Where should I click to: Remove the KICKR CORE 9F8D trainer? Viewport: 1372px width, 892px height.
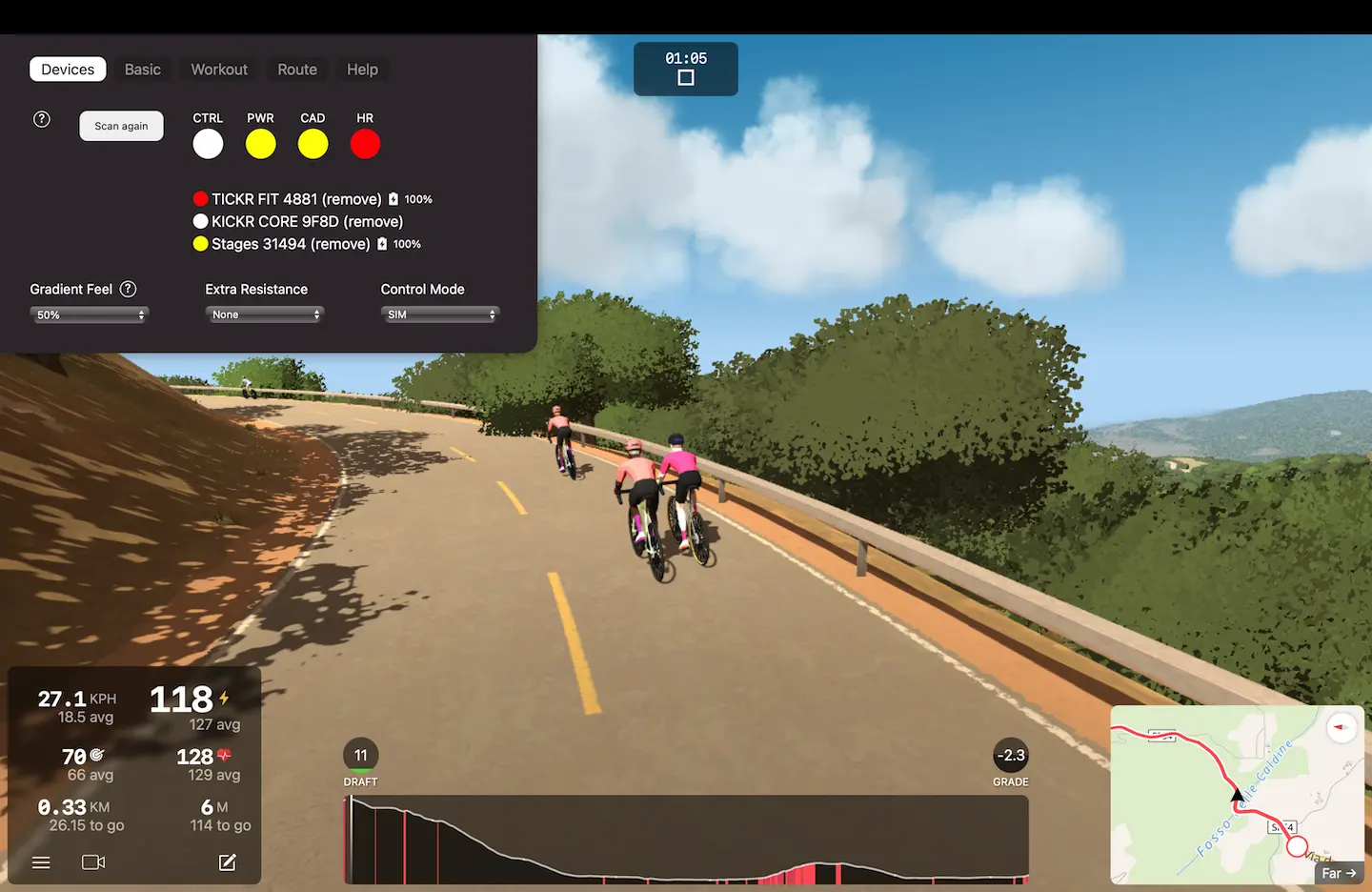point(373,221)
